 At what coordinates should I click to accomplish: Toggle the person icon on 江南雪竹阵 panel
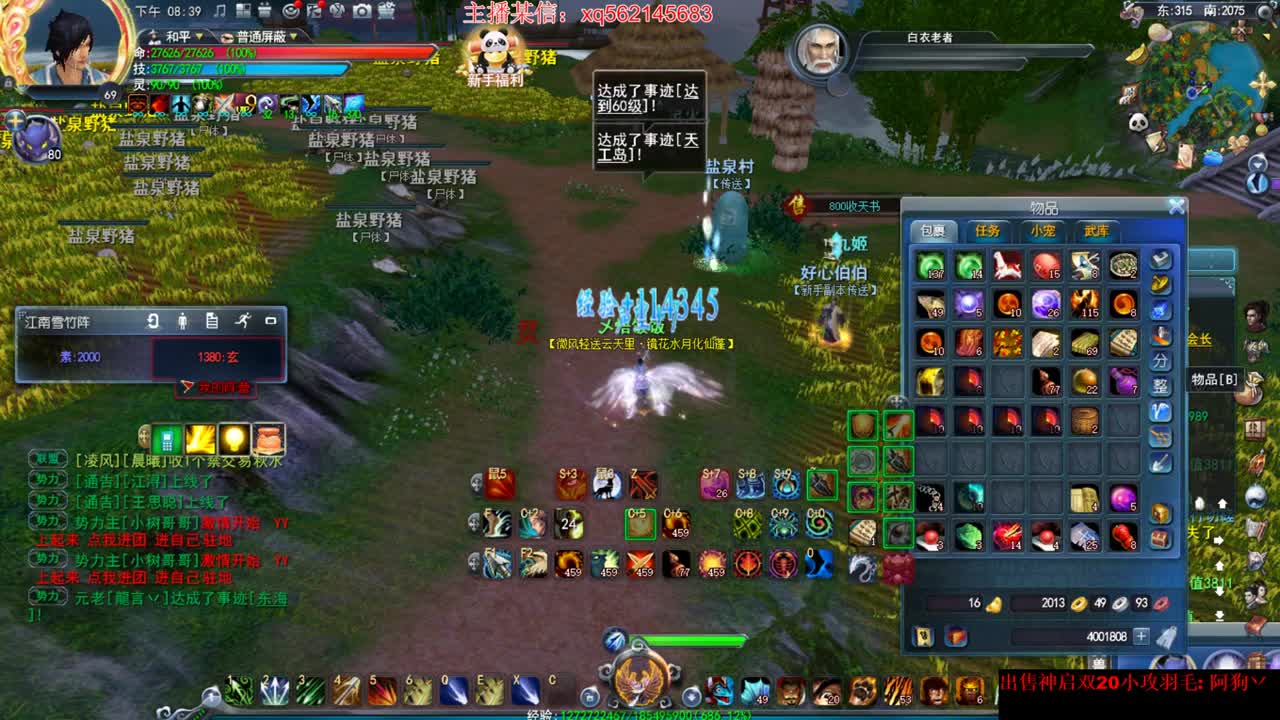click(183, 322)
